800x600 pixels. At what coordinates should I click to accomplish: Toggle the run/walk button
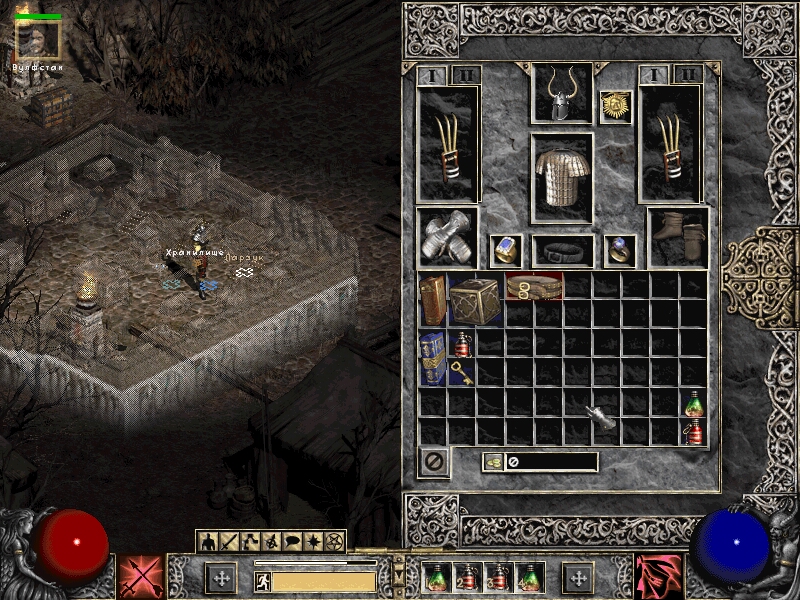tap(261, 580)
